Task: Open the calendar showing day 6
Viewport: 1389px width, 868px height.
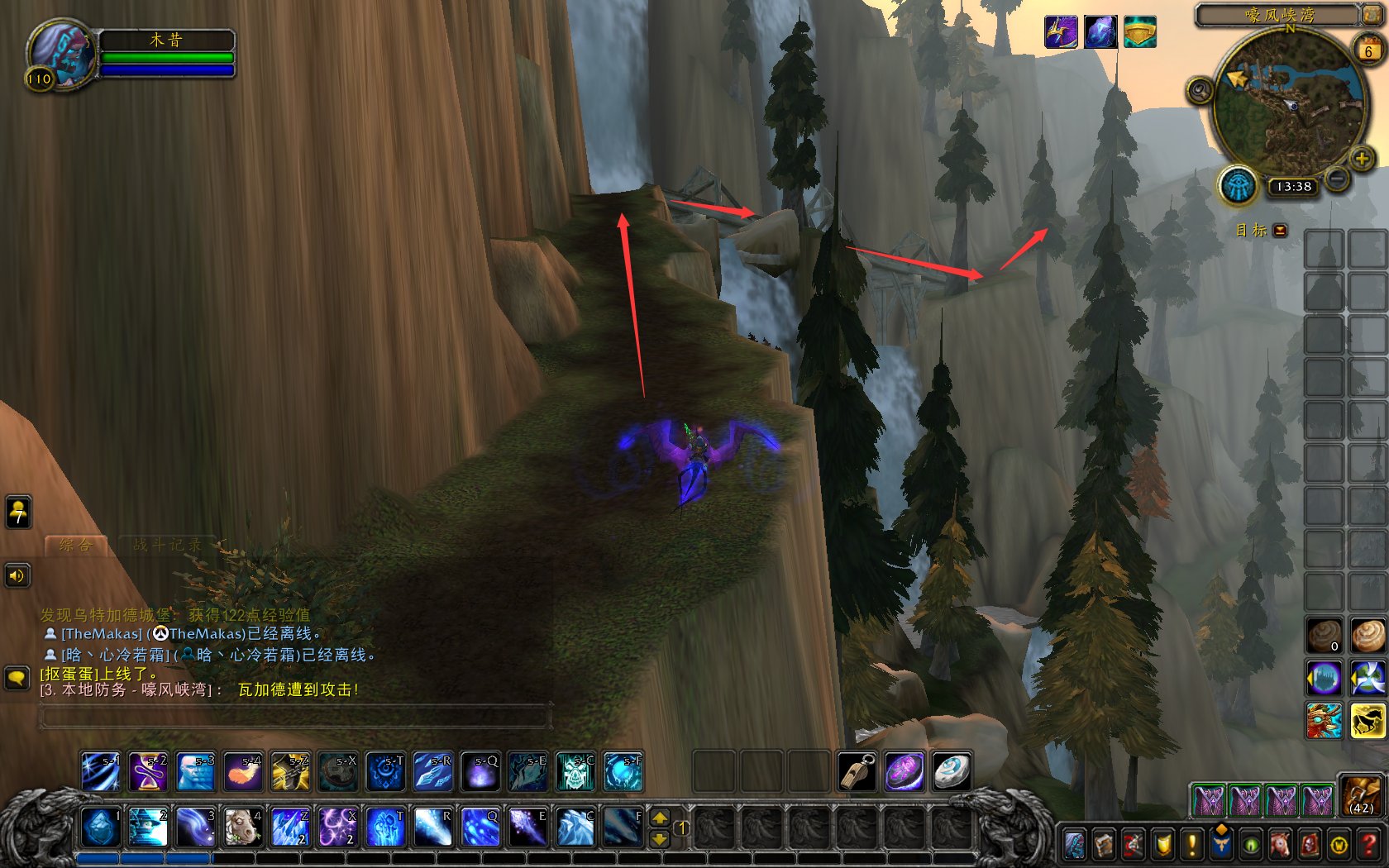Action: pyautogui.click(x=1368, y=50)
